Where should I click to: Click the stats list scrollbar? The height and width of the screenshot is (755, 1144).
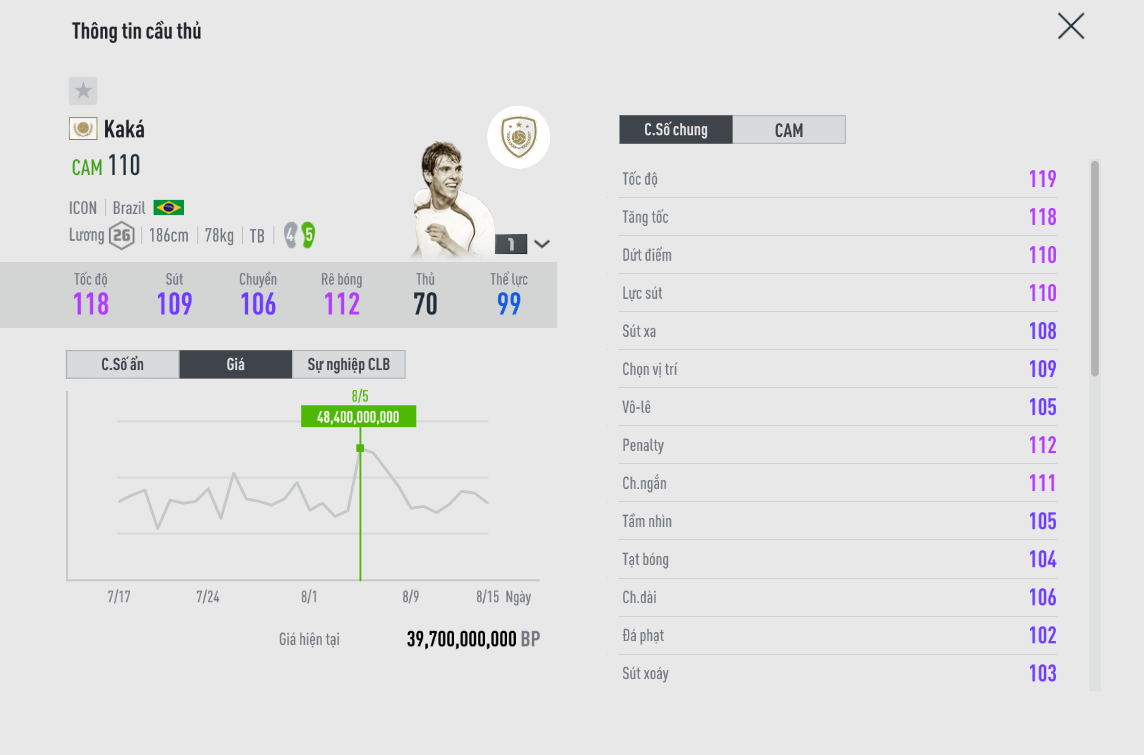pyautogui.click(x=1095, y=268)
